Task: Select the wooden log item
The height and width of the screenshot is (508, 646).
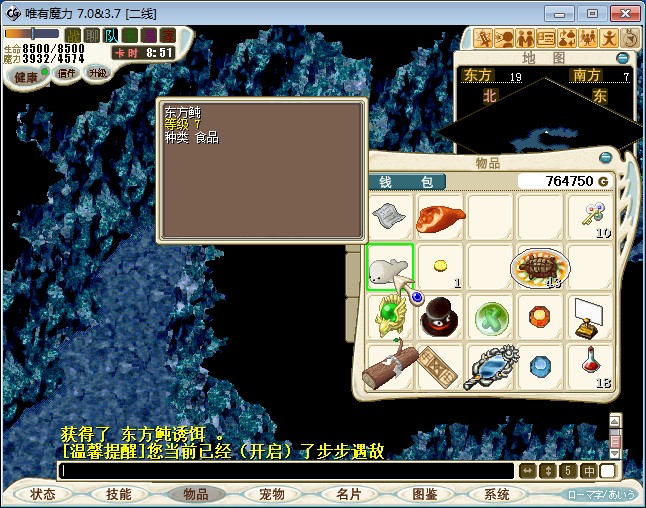Action: pyautogui.click(x=390, y=366)
